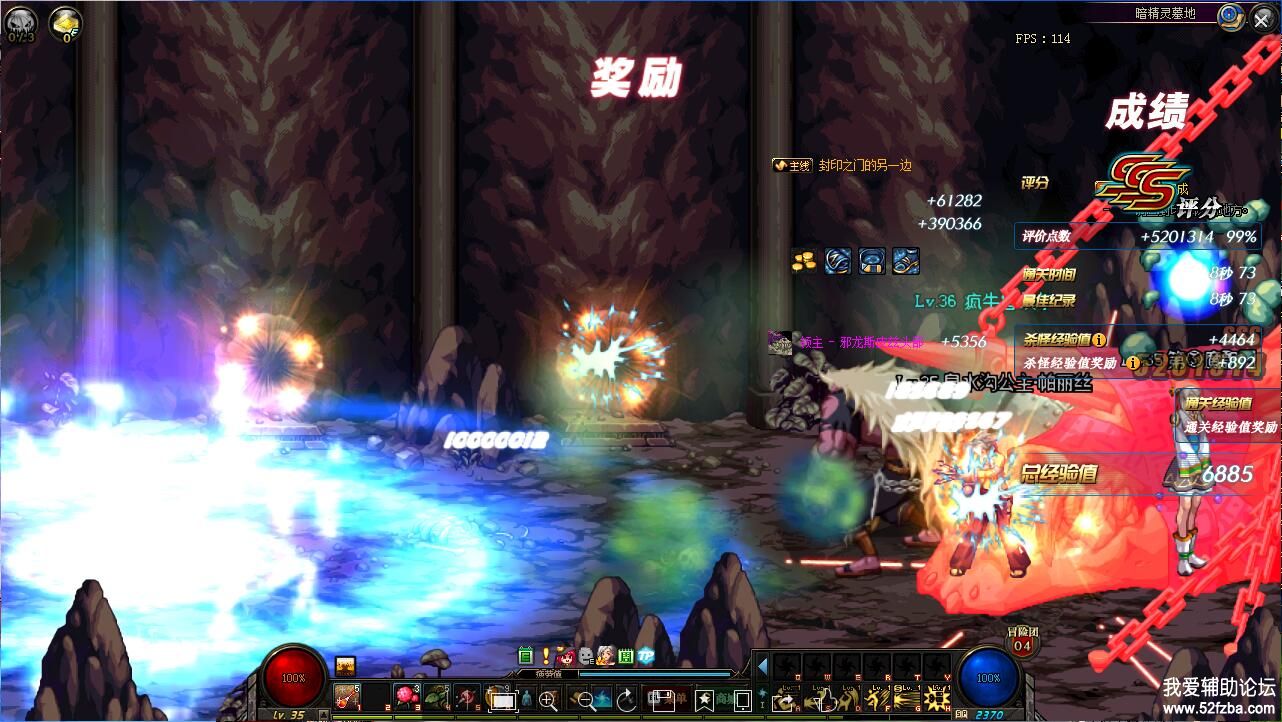This screenshot has width=1282, height=722.
Task: Activate the skill bound to the G key
Action: [906, 699]
